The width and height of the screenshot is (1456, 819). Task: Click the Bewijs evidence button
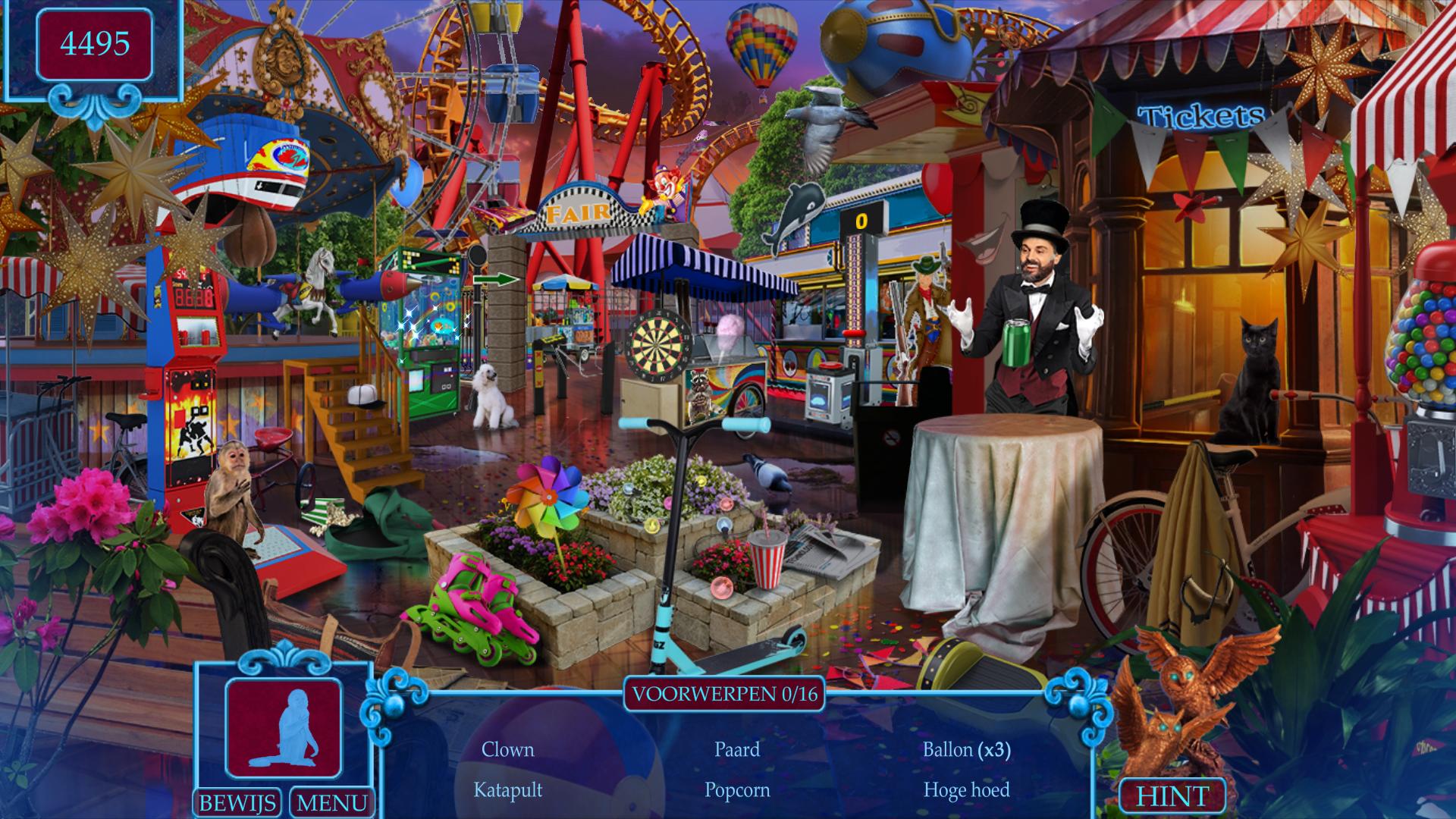pyautogui.click(x=237, y=802)
